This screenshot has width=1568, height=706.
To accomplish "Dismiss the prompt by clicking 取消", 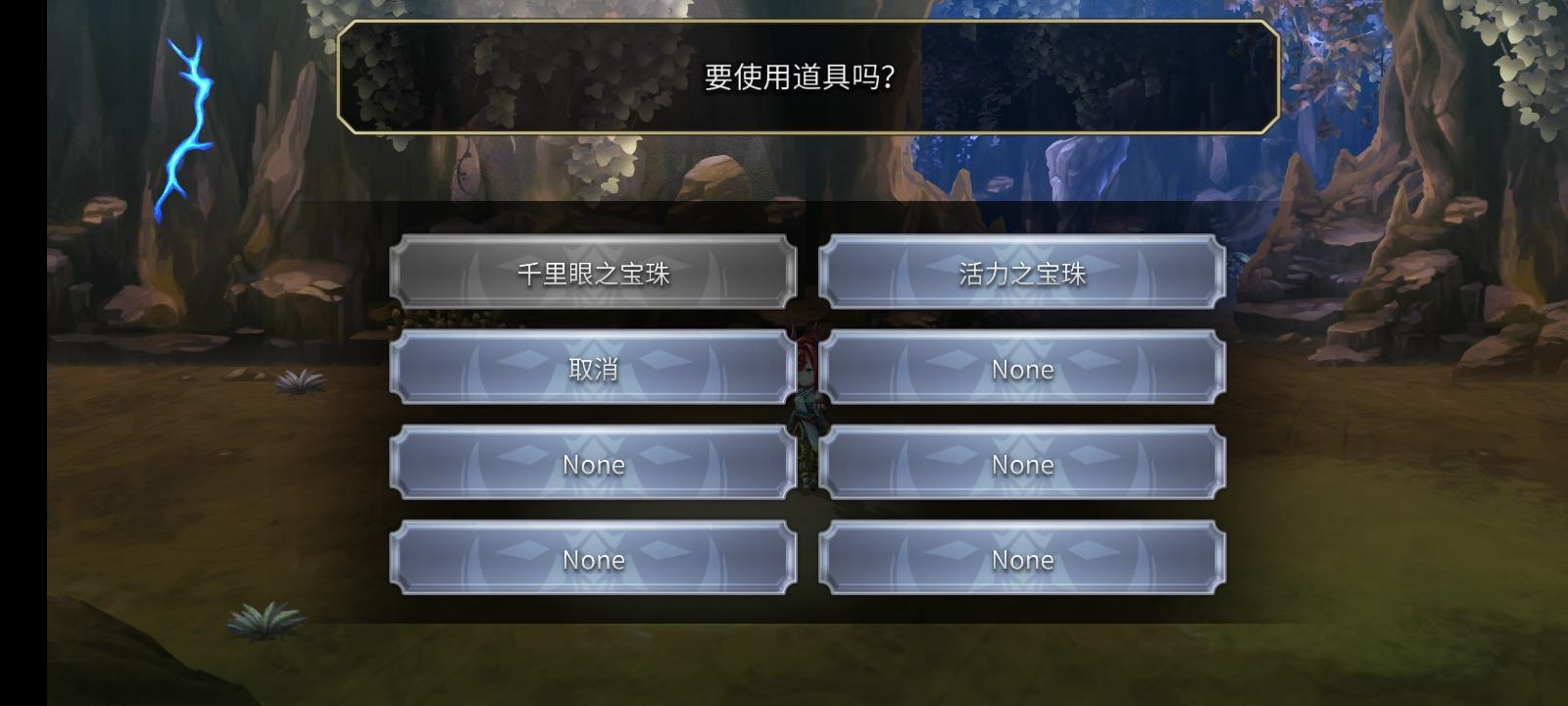I will point(593,369).
